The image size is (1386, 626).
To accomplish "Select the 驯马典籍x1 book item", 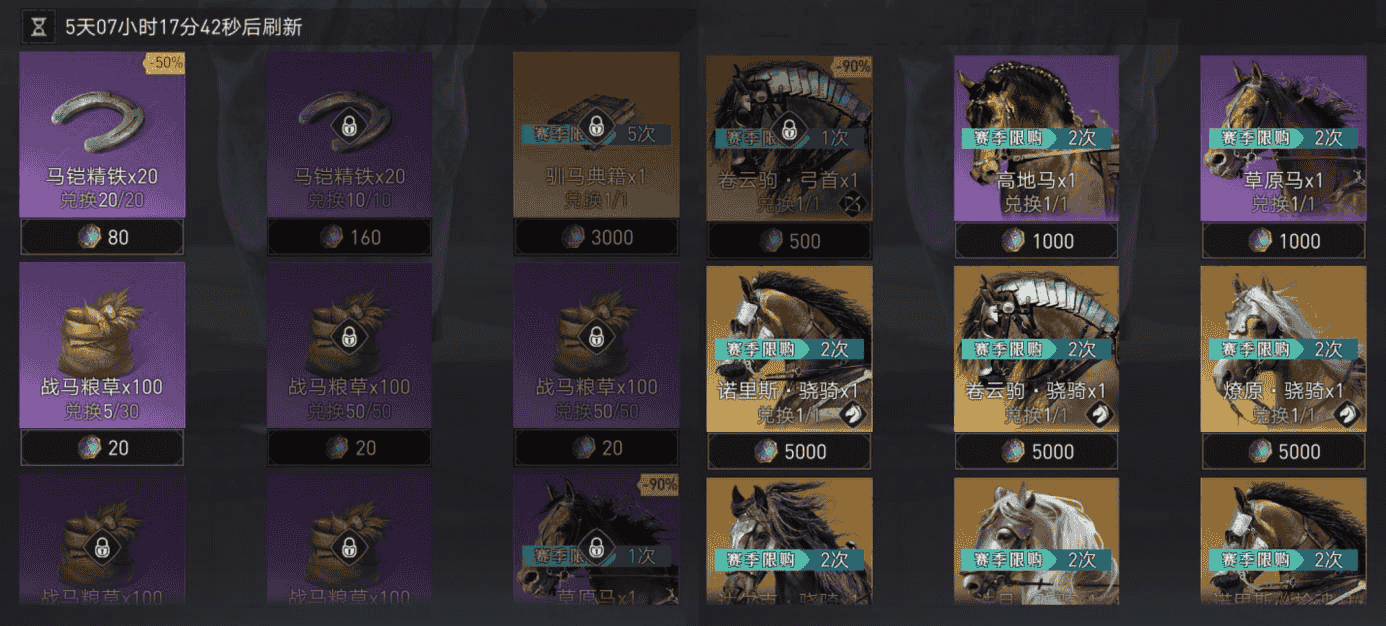I will pyautogui.click(x=596, y=135).
